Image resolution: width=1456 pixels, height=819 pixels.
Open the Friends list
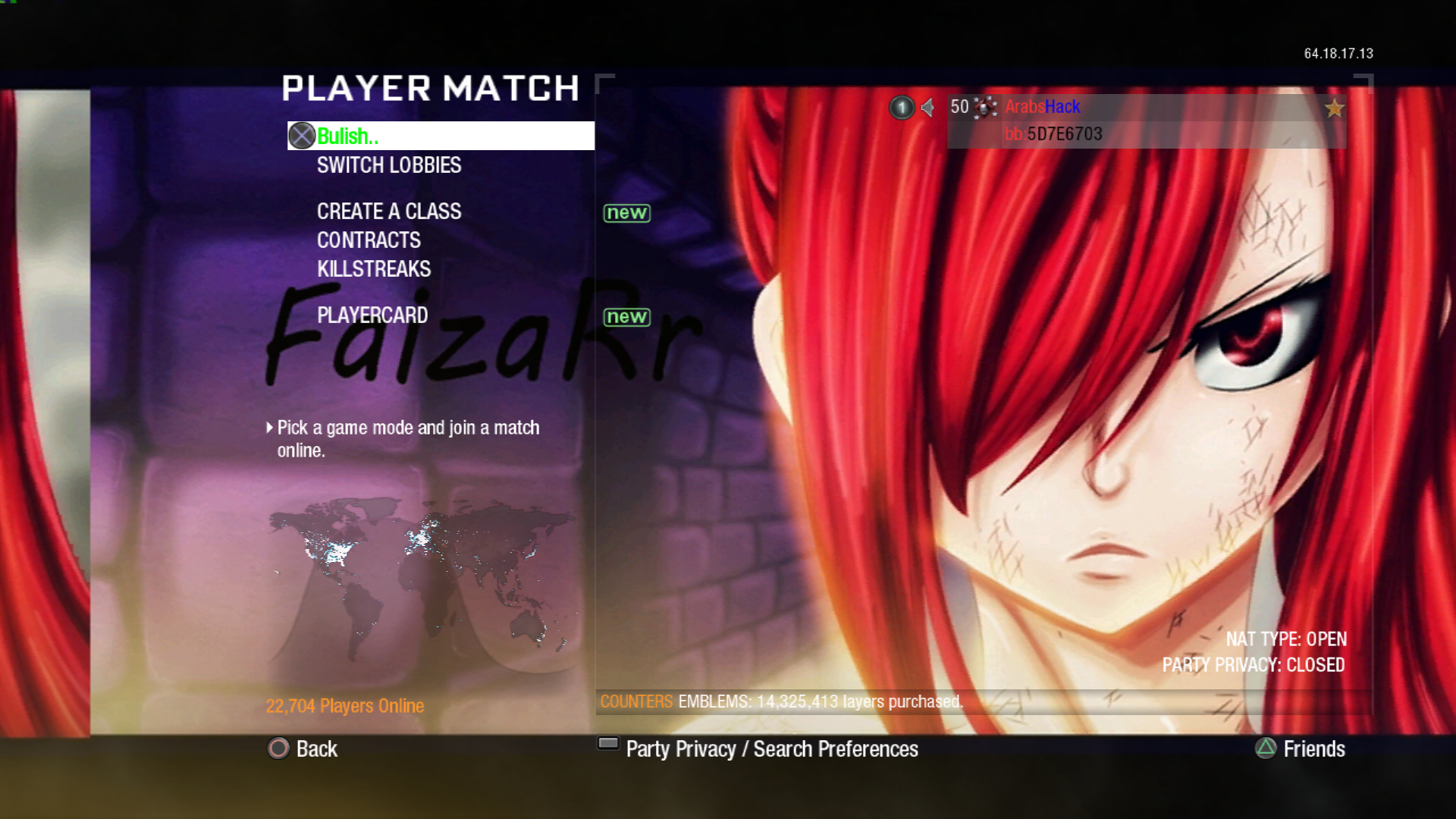pyautogui.click(x=1301, y=749)
